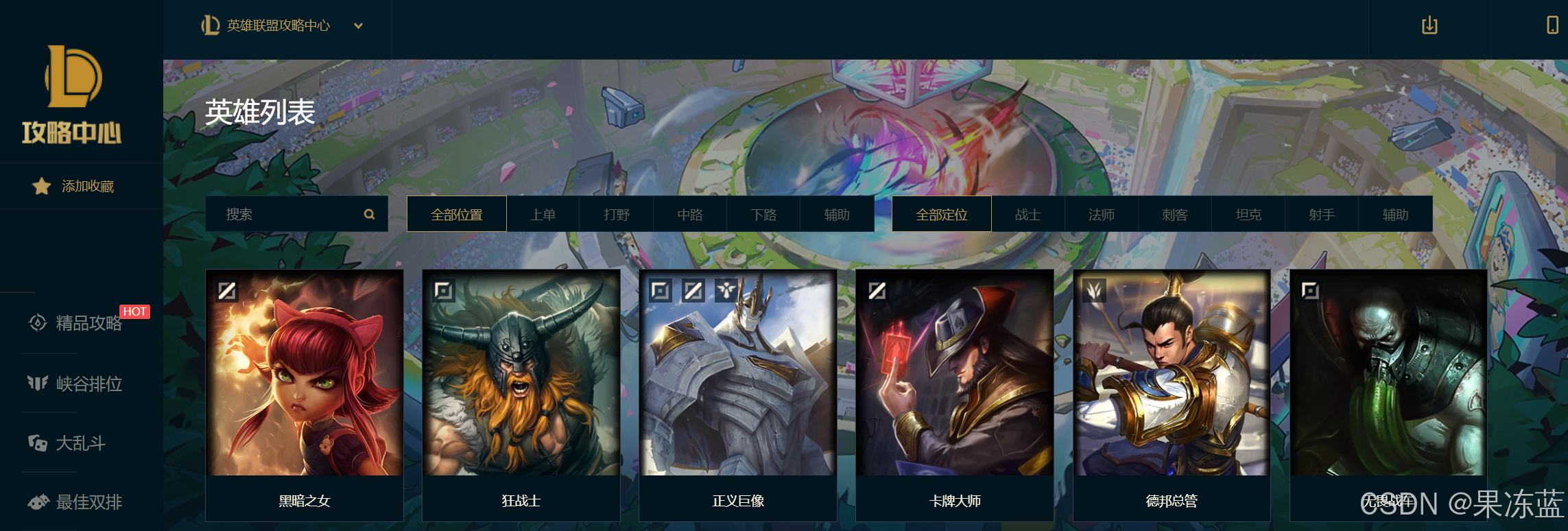Image resolution: width=1568 pixels, height=531 pixels.
Task: Click the 最佳双排 sidebar icon
Action: [39, 502]
